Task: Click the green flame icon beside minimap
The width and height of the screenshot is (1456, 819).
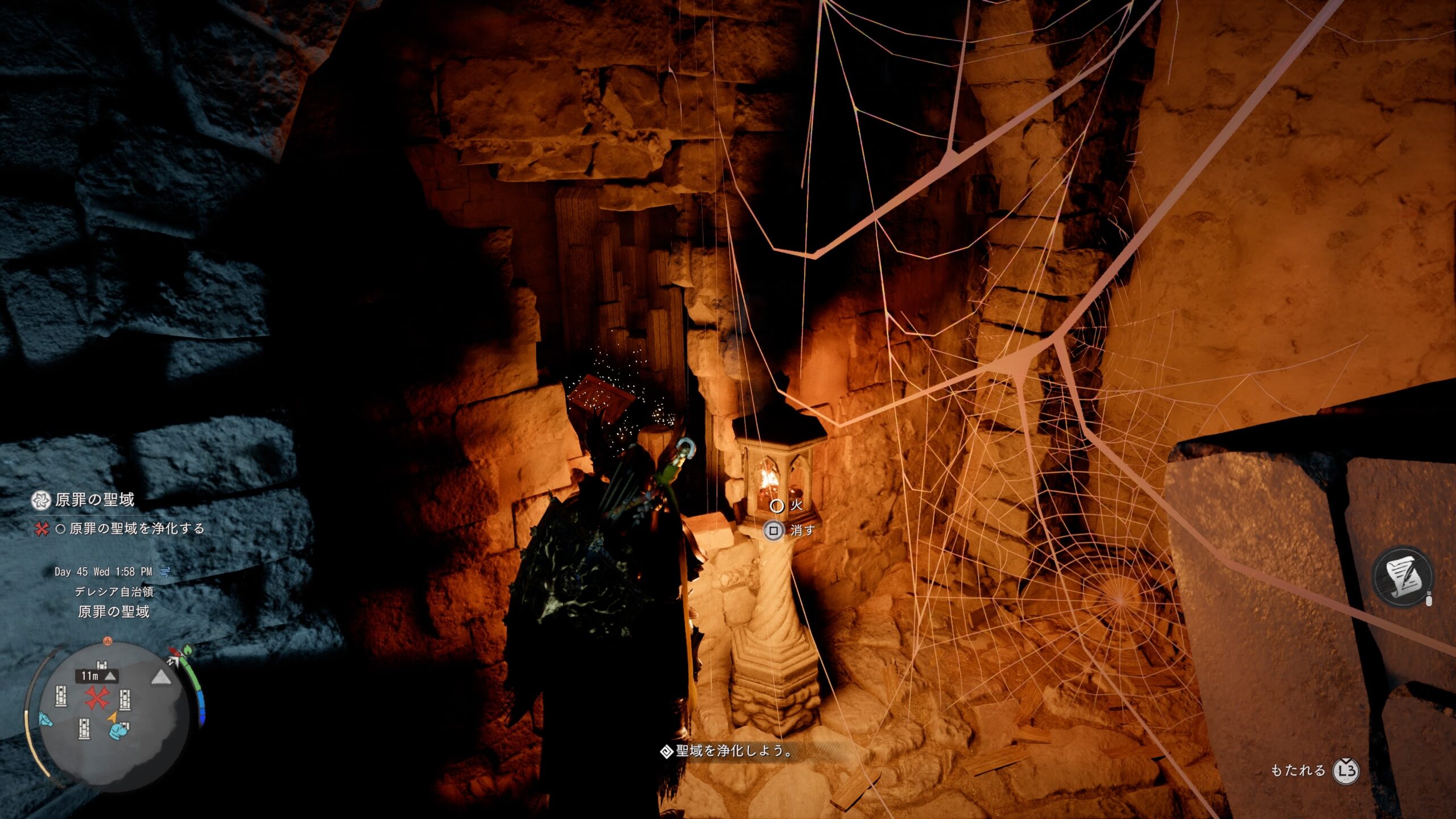Action: coord(188,650)
